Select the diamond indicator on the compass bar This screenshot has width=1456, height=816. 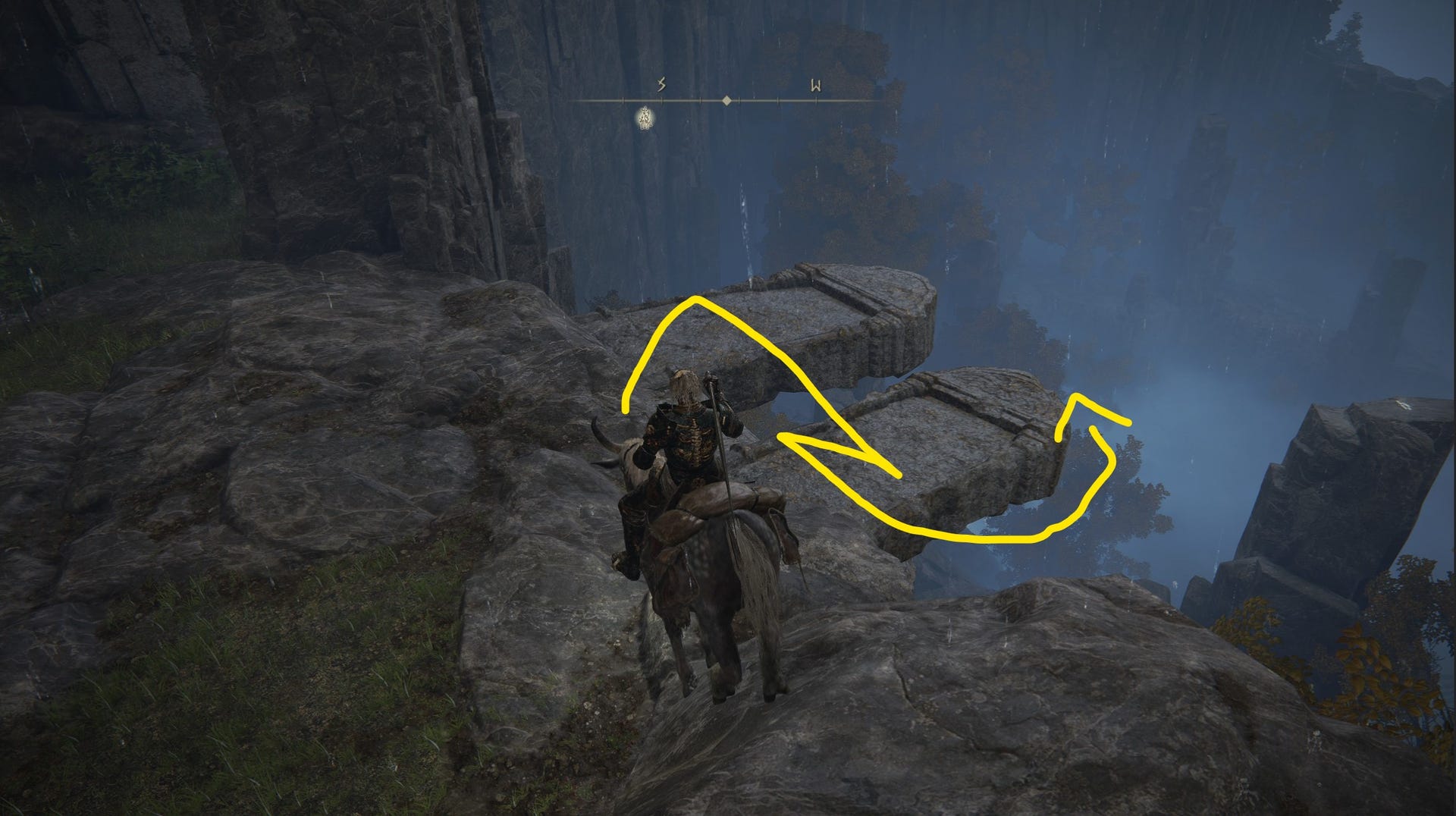(727, 99)
